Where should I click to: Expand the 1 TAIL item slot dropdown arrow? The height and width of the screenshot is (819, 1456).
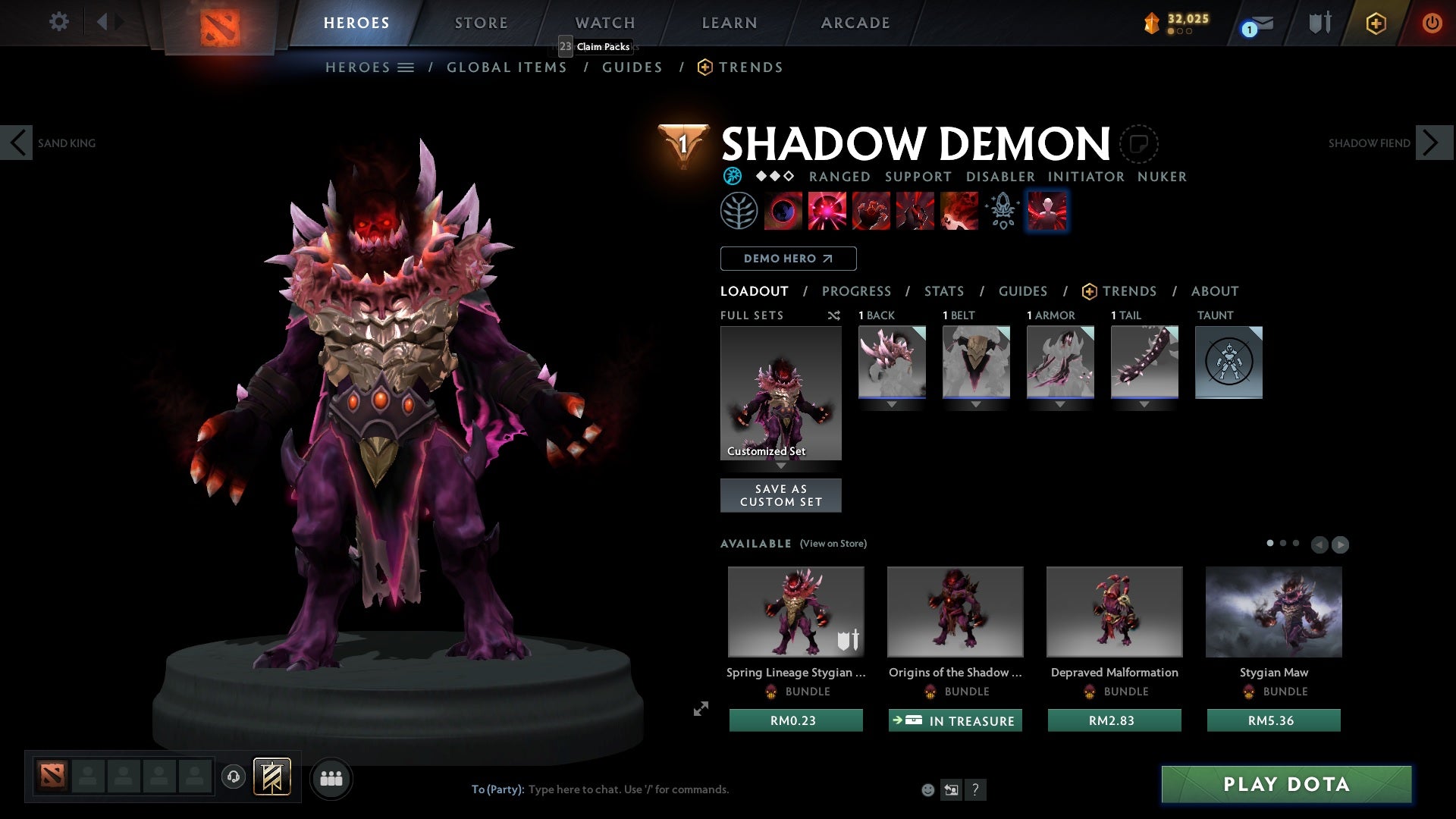click(x=1144, y=404)
